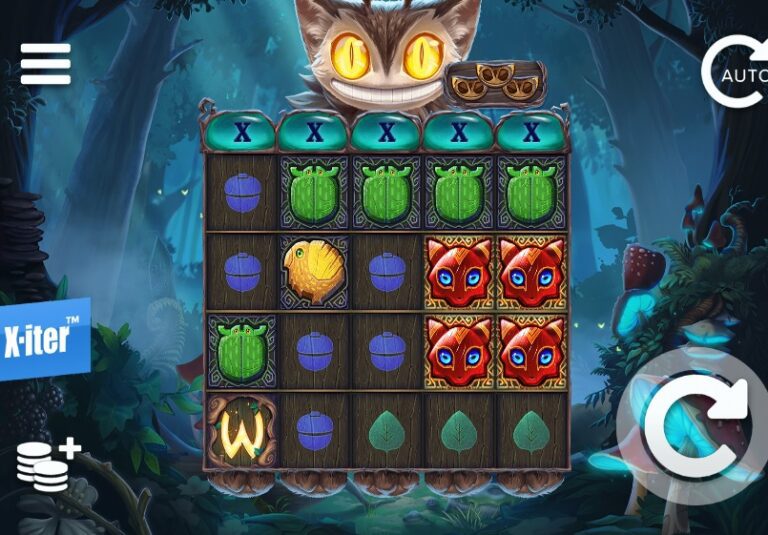Open the coin stack bet settings

pyautogui.click(x=47, y=464)
